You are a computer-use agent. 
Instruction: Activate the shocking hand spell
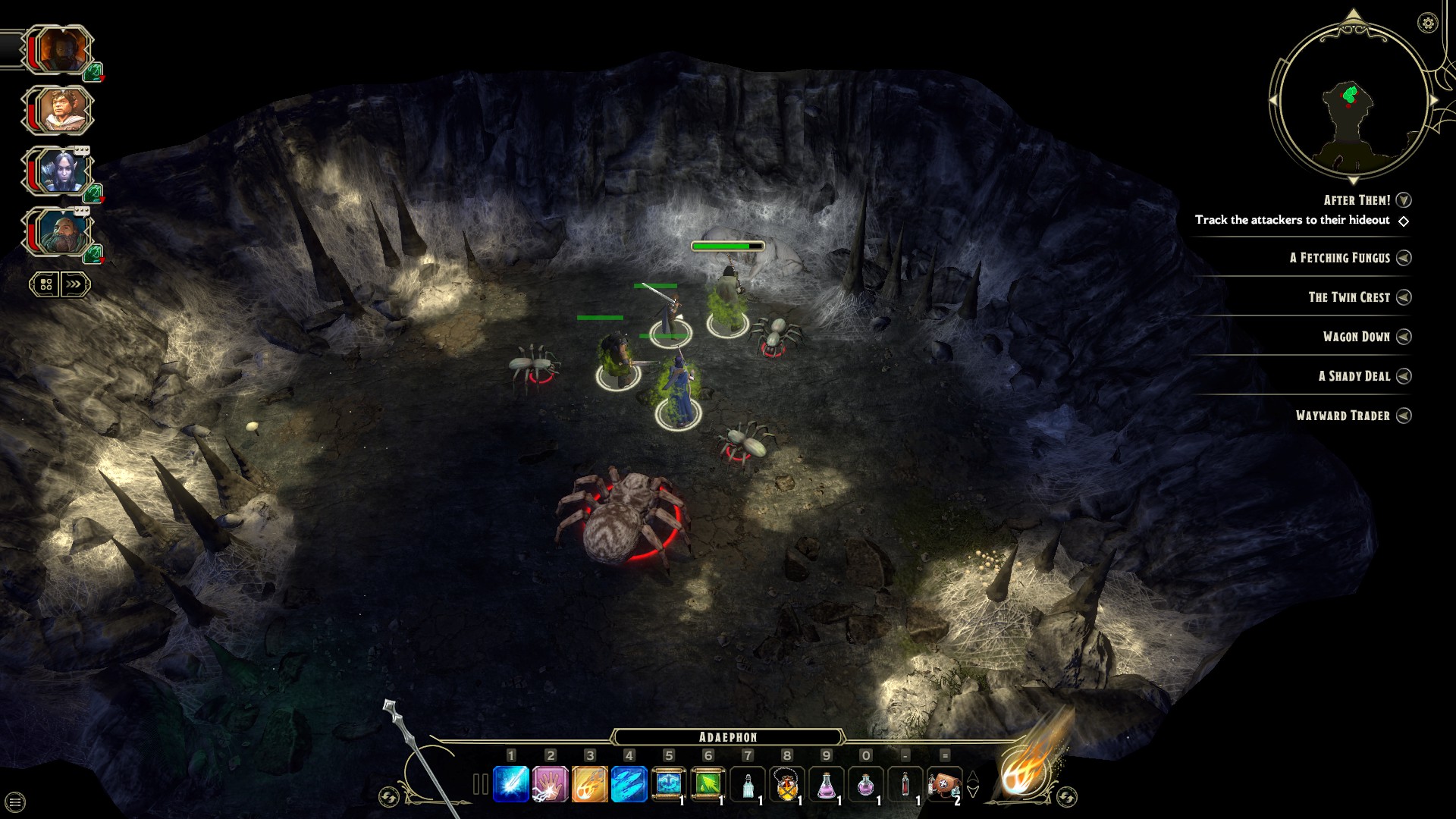tap(551, 784)
